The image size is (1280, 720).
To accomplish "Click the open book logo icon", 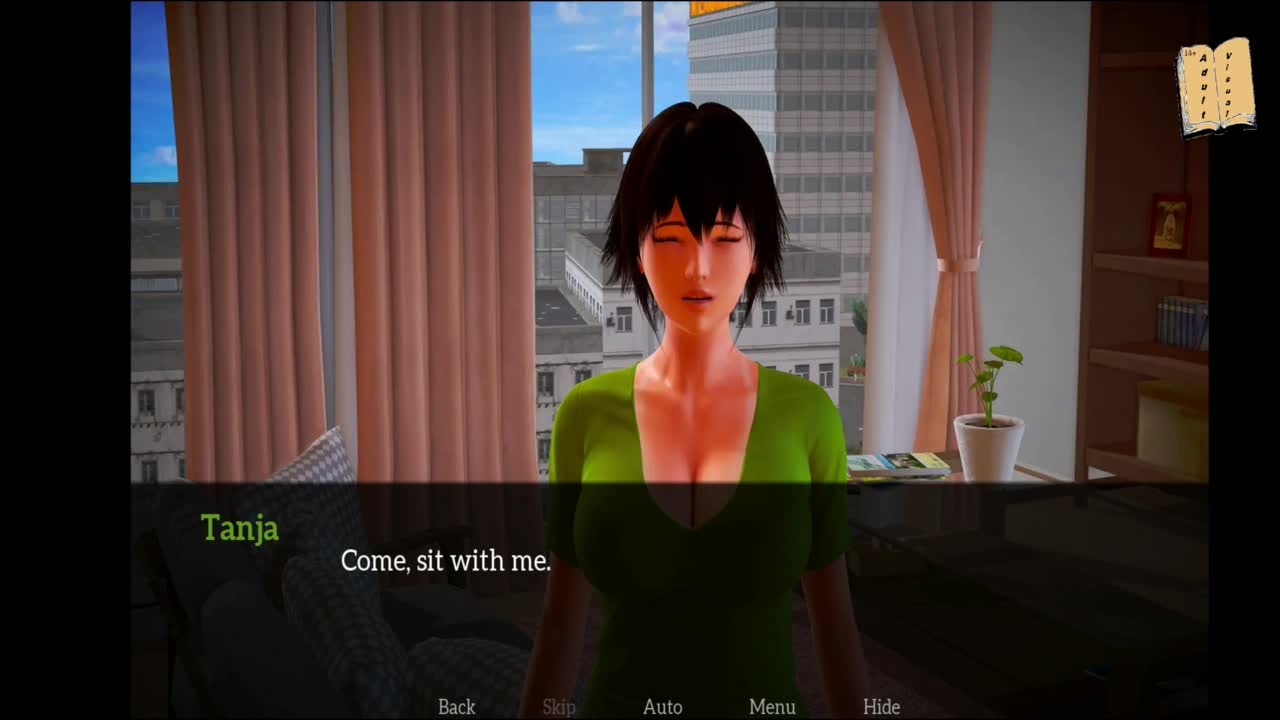I will click(1215, 87).
